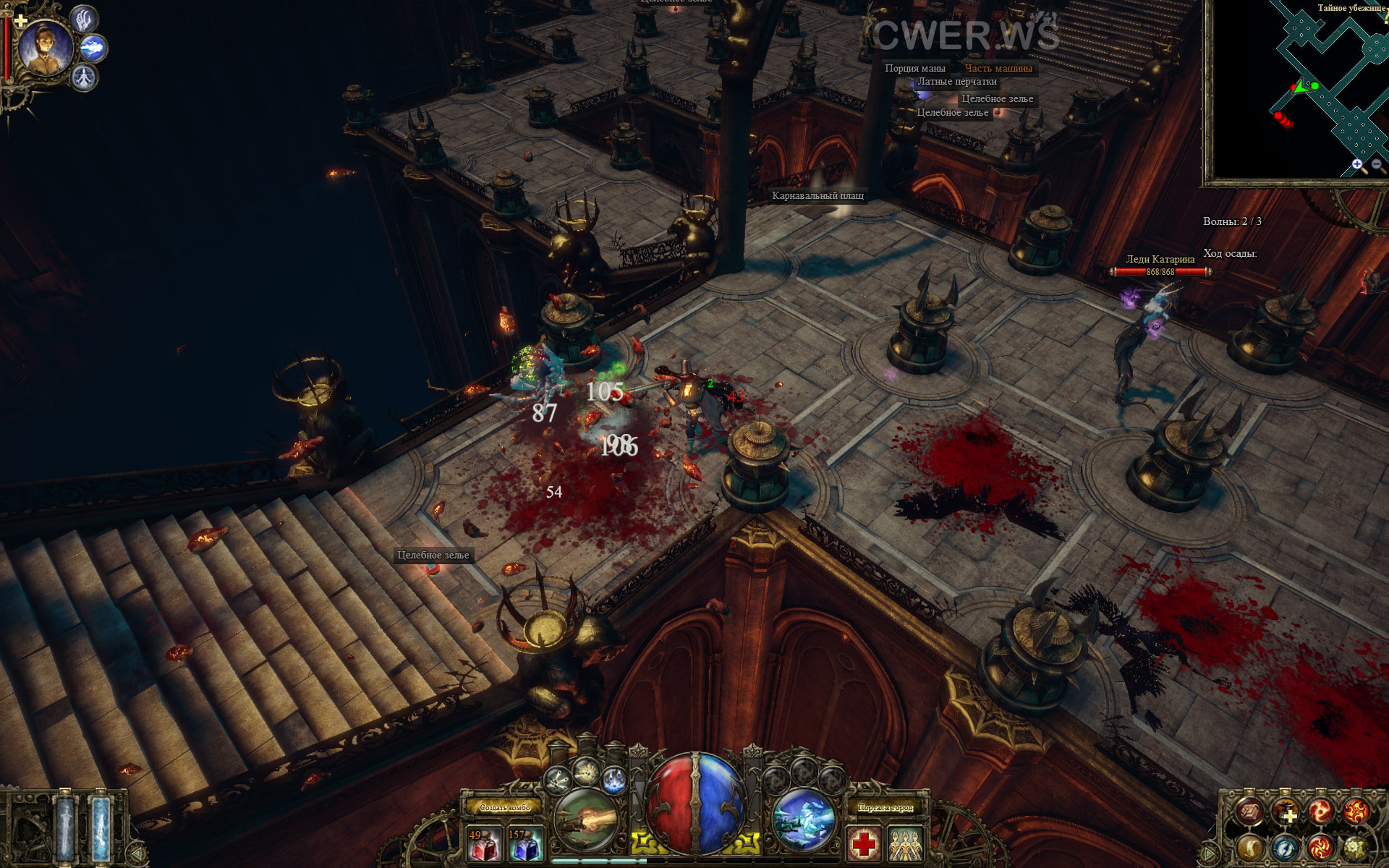Click the 'Портал в город' button
This screenshot has height=868, width=1389.
pos(885,807)
